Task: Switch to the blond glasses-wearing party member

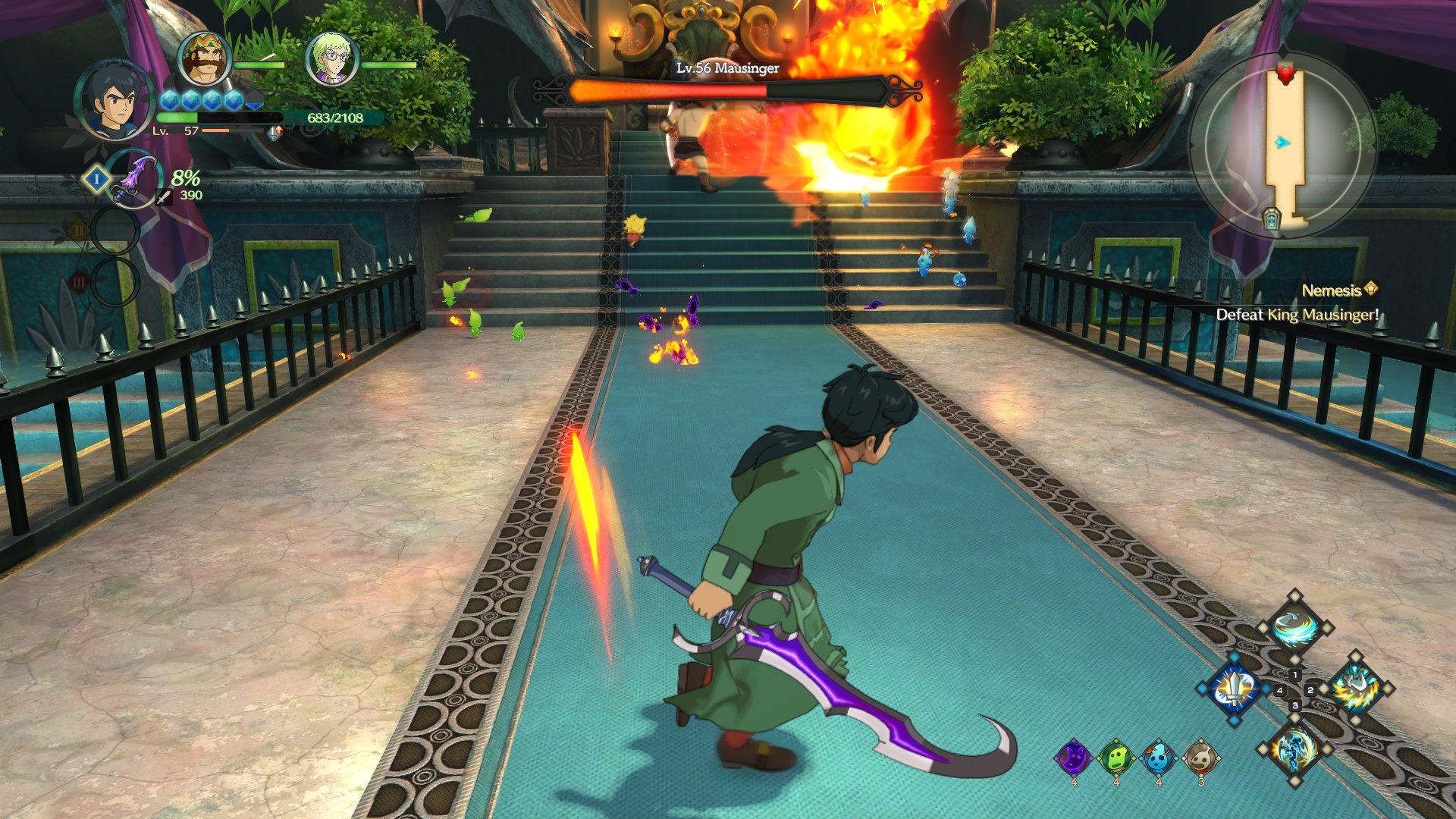Action: pos(332,59)
